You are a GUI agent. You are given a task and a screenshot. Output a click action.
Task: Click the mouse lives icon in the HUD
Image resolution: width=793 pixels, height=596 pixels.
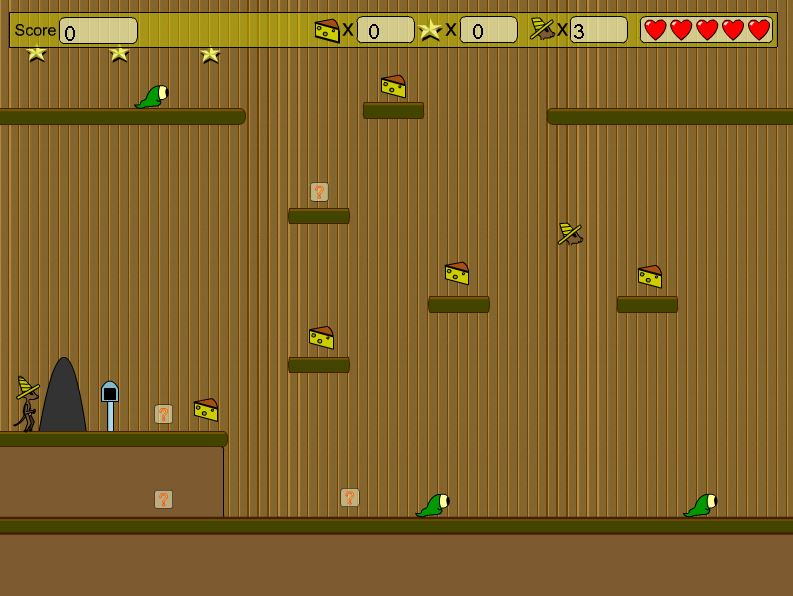click(542, 29)
